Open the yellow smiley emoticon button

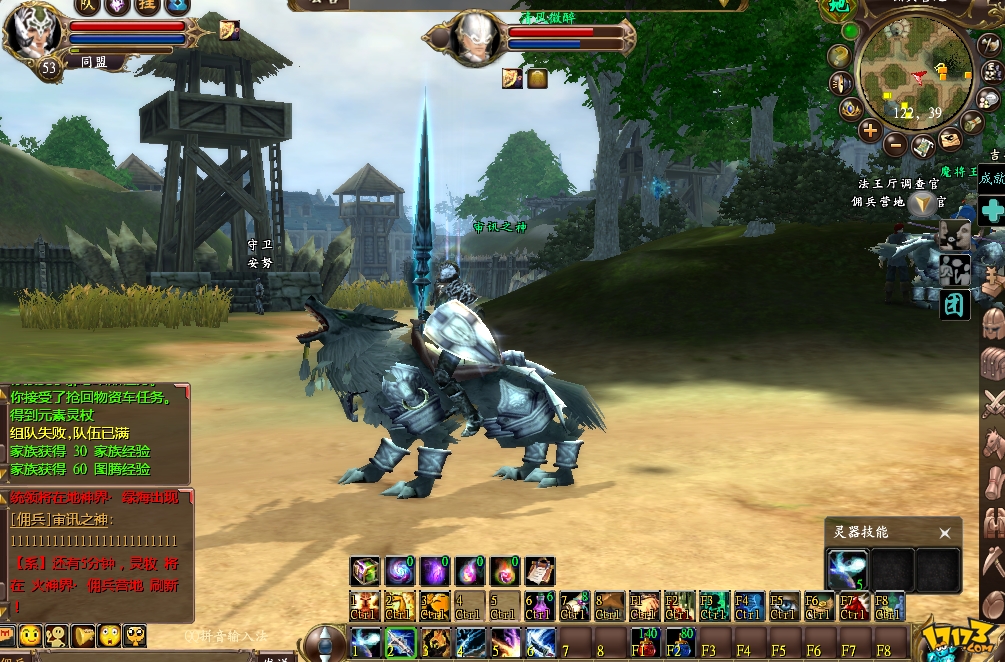pos(31,635)
